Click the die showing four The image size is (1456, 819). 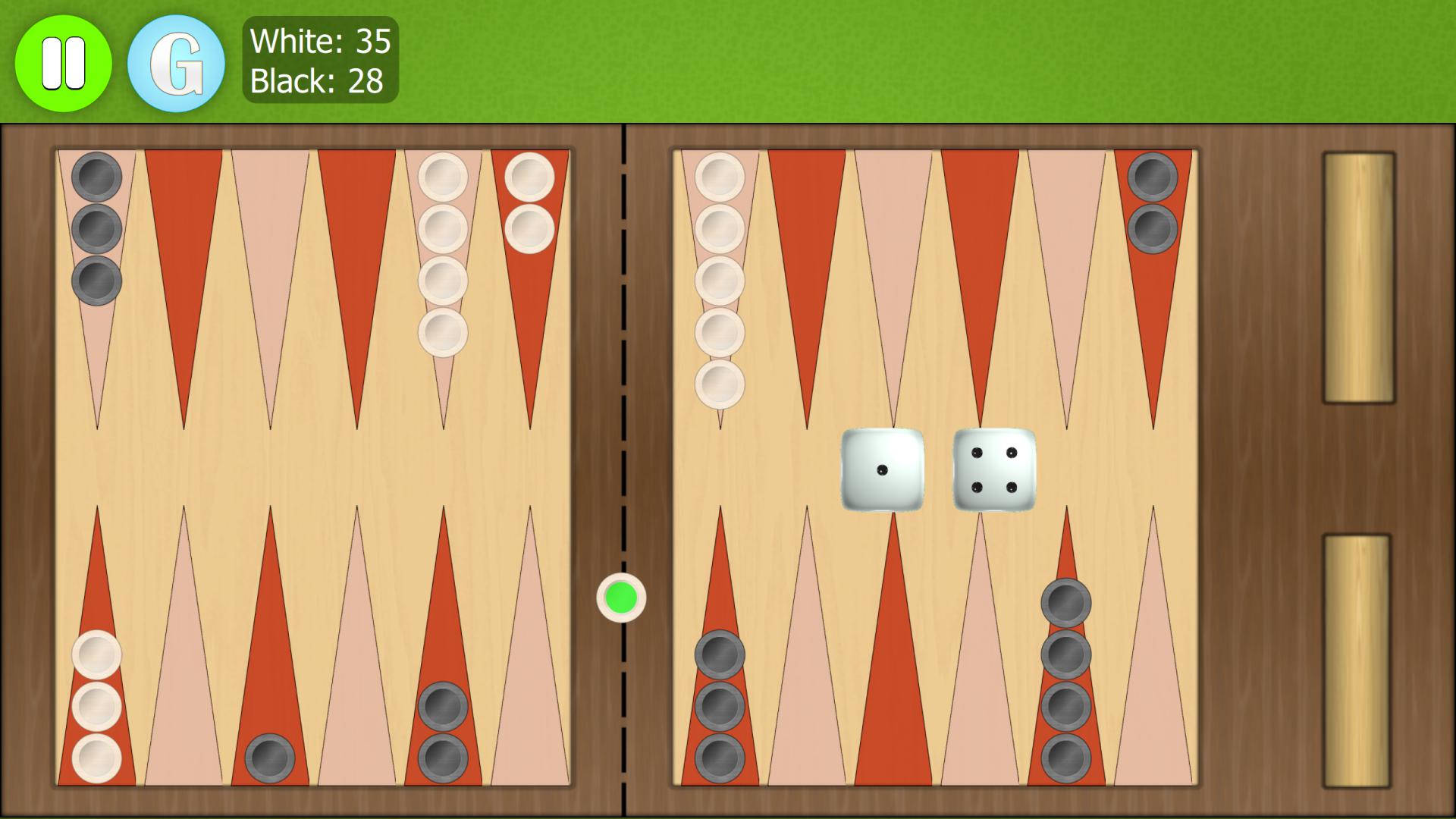[x=993, y=470]
